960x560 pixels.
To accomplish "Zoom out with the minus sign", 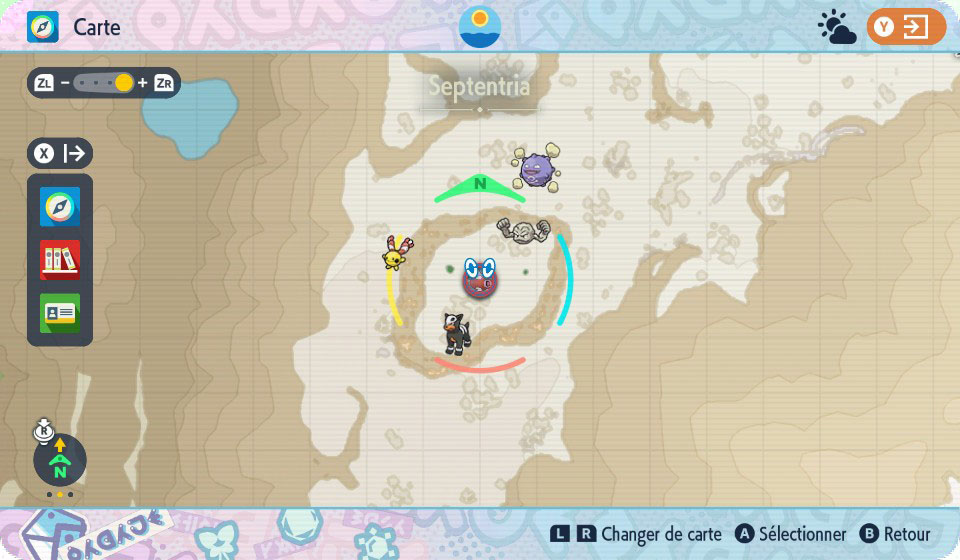I will (x=65, y=83).
